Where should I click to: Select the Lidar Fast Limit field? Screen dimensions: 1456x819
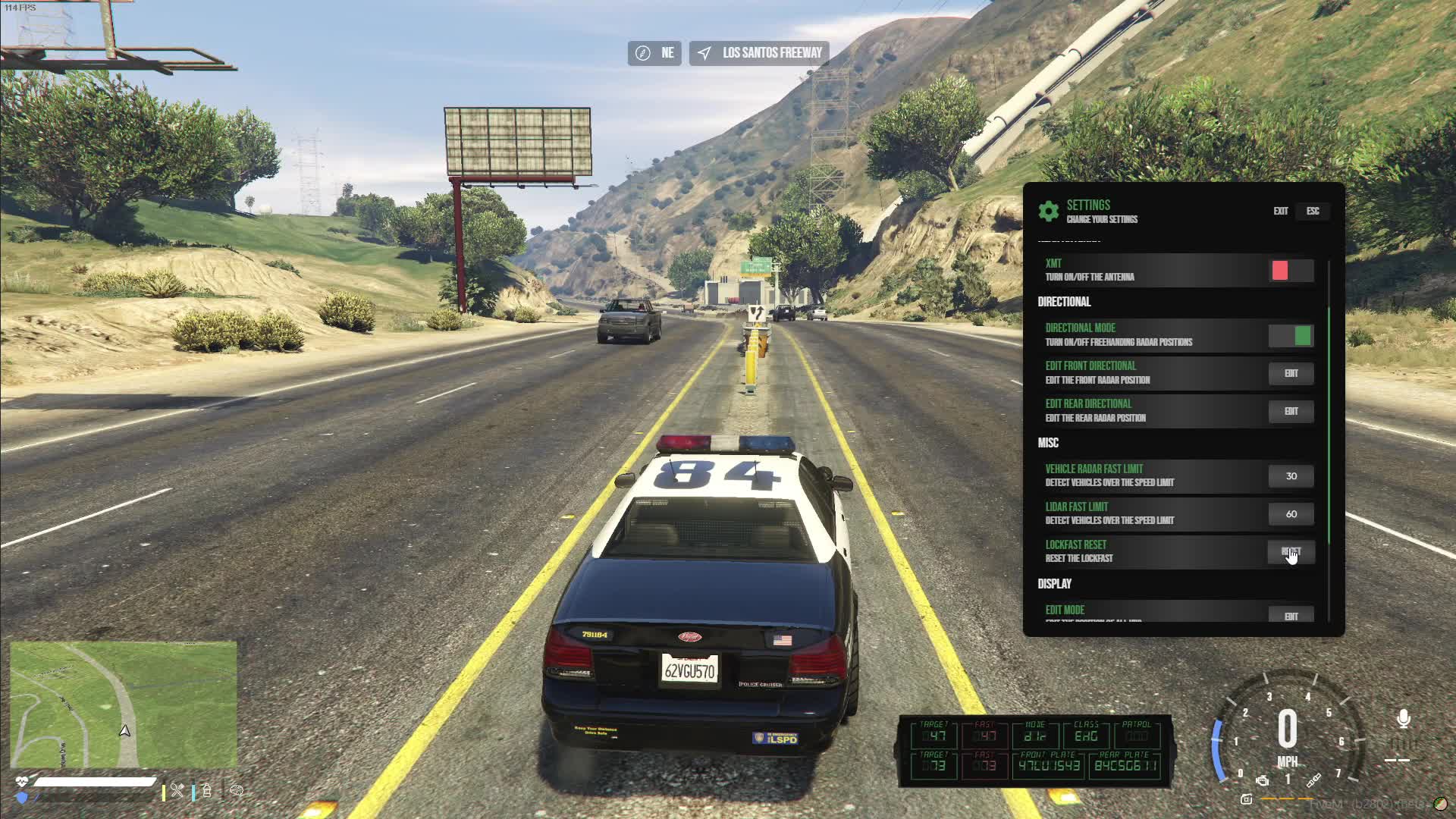click(x=1291, y=514)
